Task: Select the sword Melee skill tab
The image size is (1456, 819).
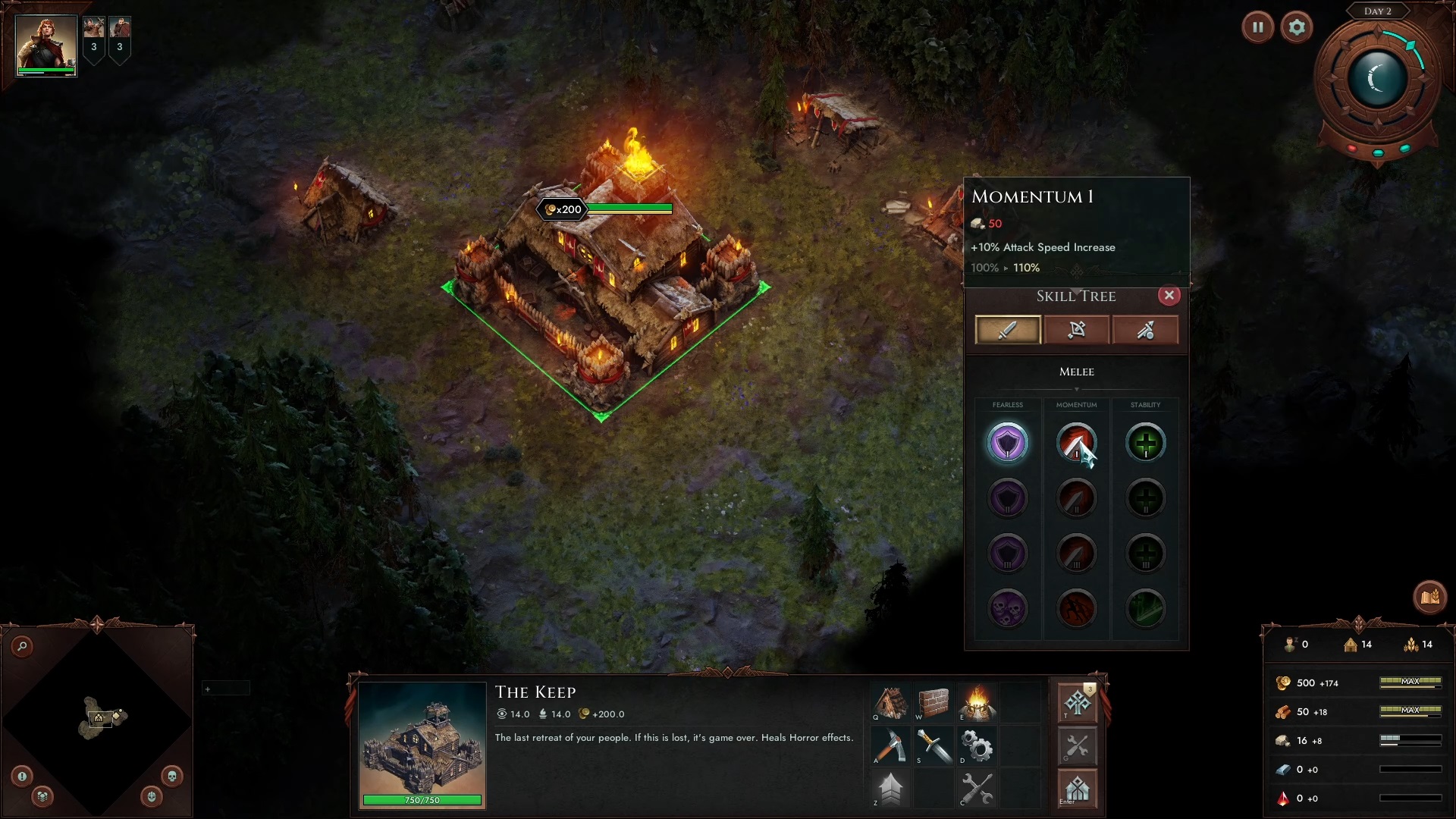Action: [x=1007, y=330]
